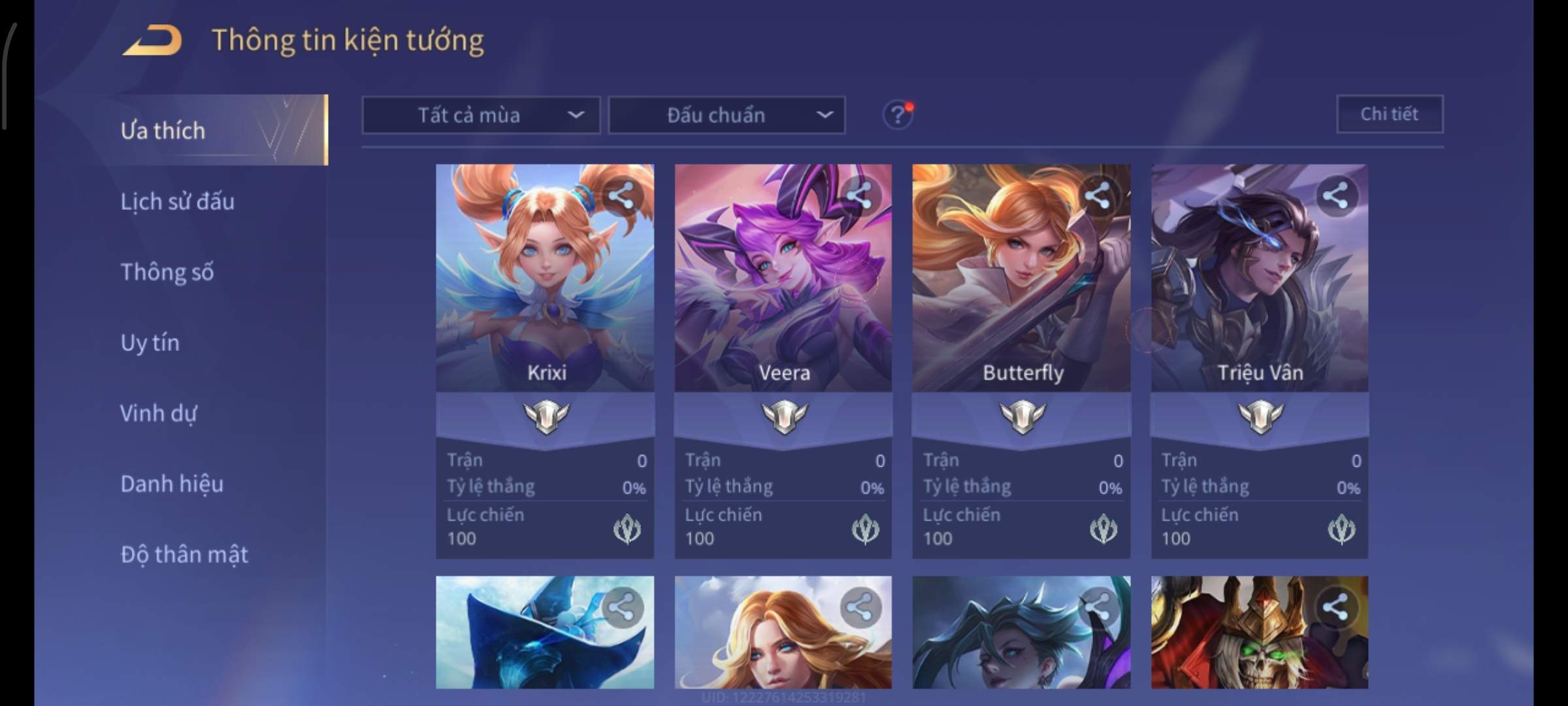Open the Tất cả mùa season dropdown
This screenshot has width=1568, height=706.
(481, 116)
